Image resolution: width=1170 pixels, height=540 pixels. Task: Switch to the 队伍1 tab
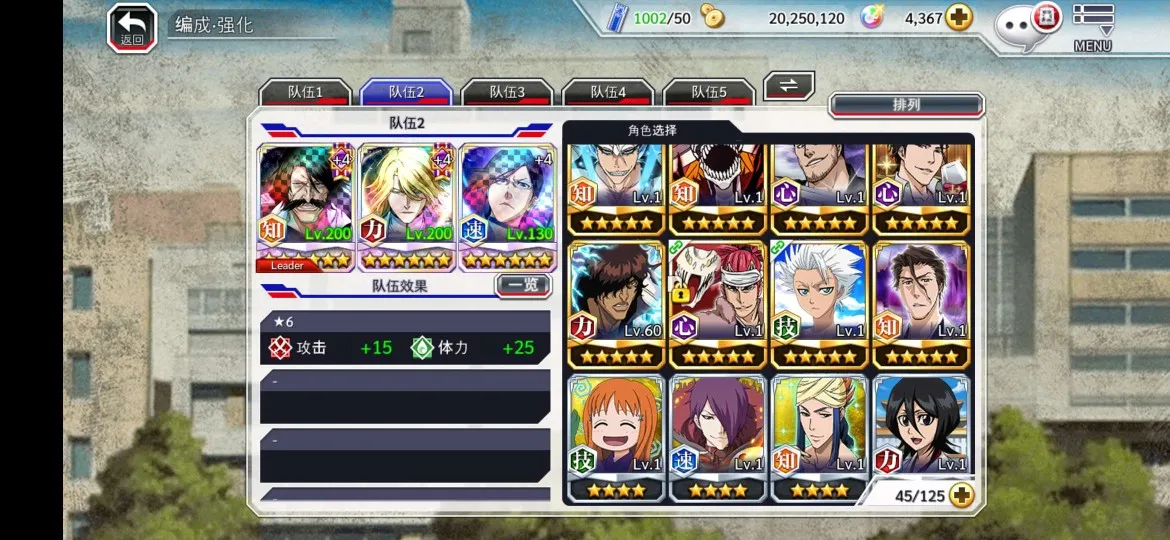[x=305, y=92]
